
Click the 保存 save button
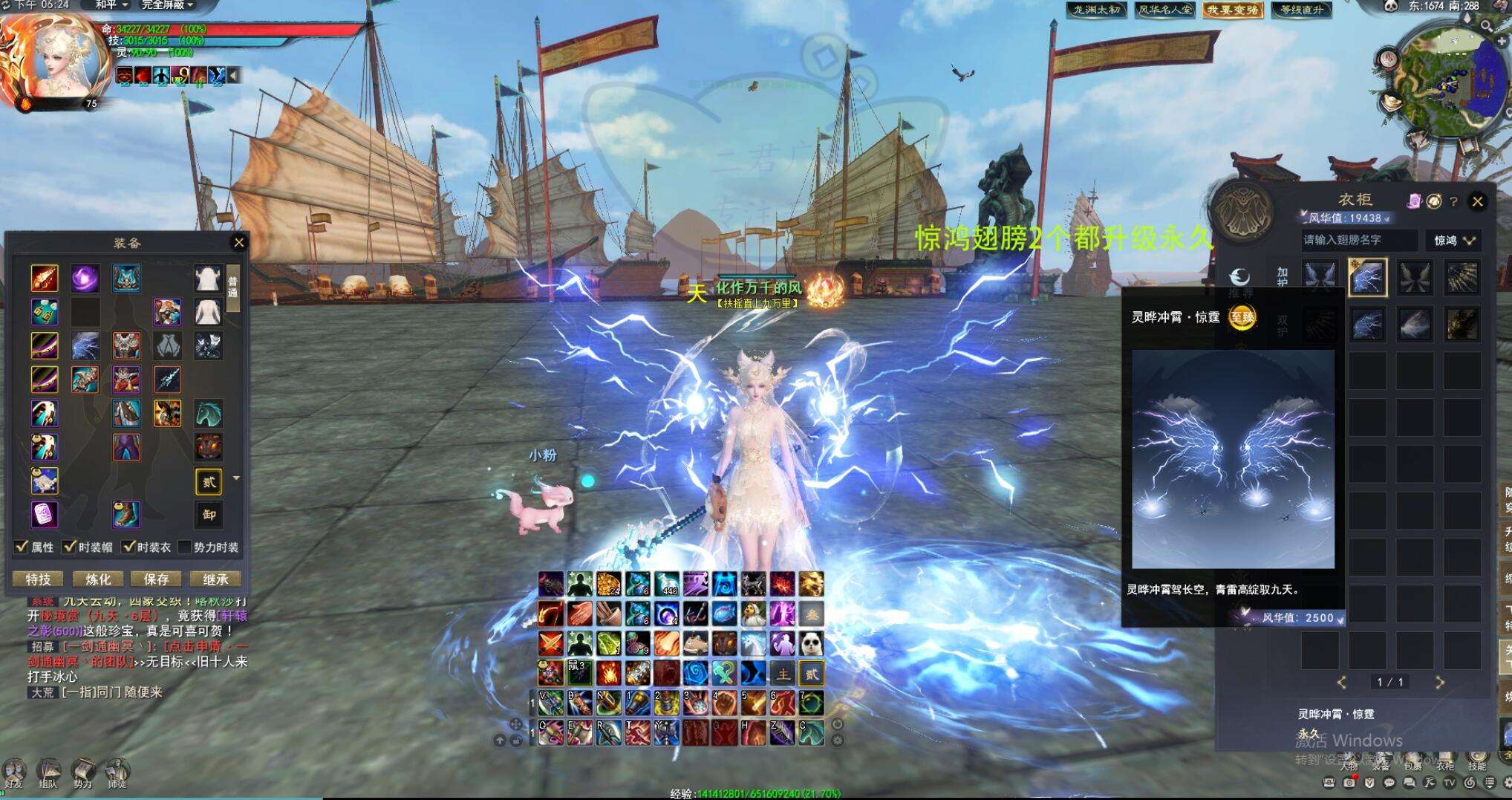156,579
